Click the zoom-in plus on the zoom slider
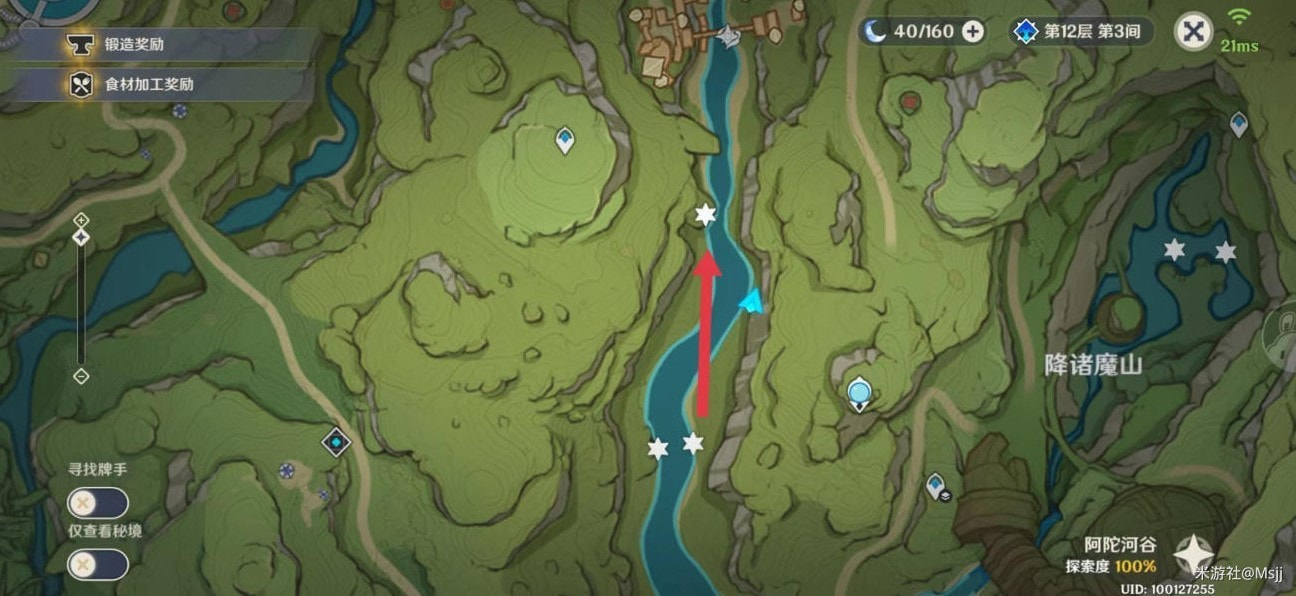 (82, 219)
